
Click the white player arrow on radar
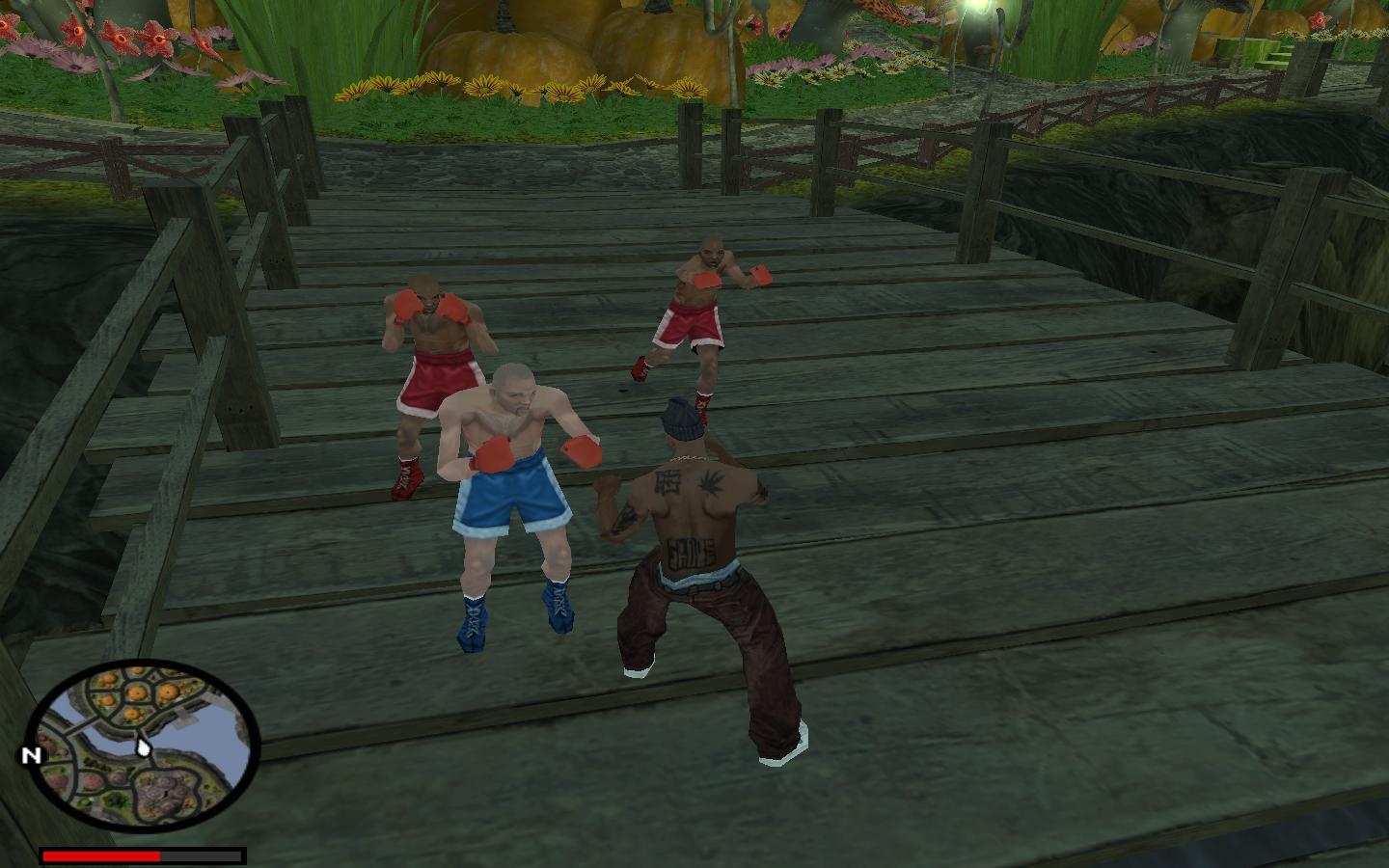(144, 745)
